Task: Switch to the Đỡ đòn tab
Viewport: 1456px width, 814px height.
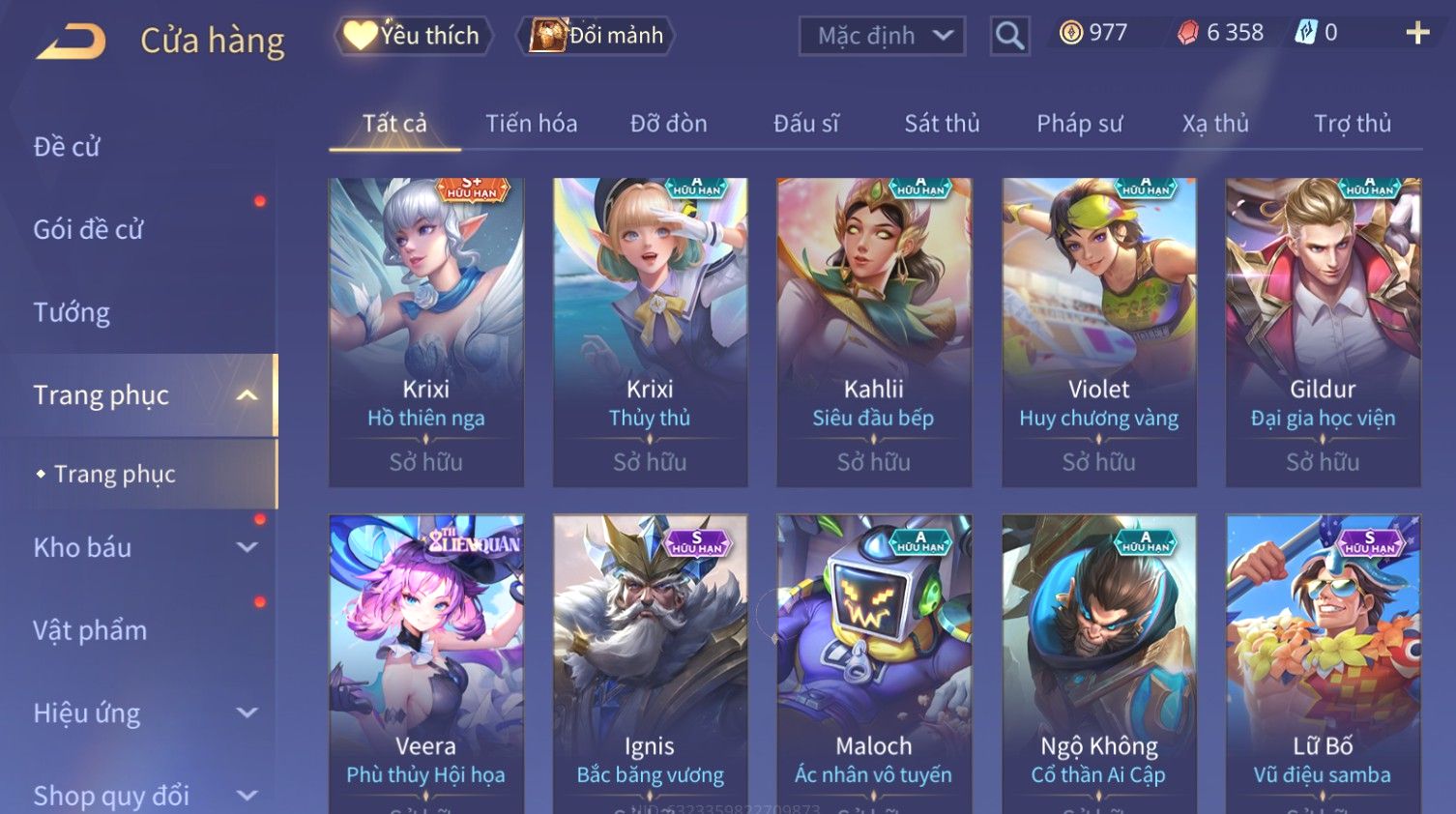Action: (x=668, y=124)
